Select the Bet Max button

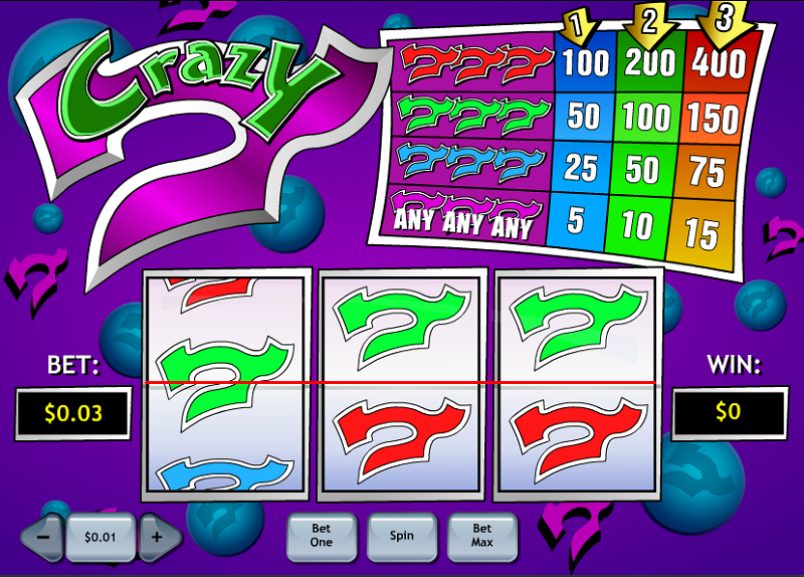482,536
